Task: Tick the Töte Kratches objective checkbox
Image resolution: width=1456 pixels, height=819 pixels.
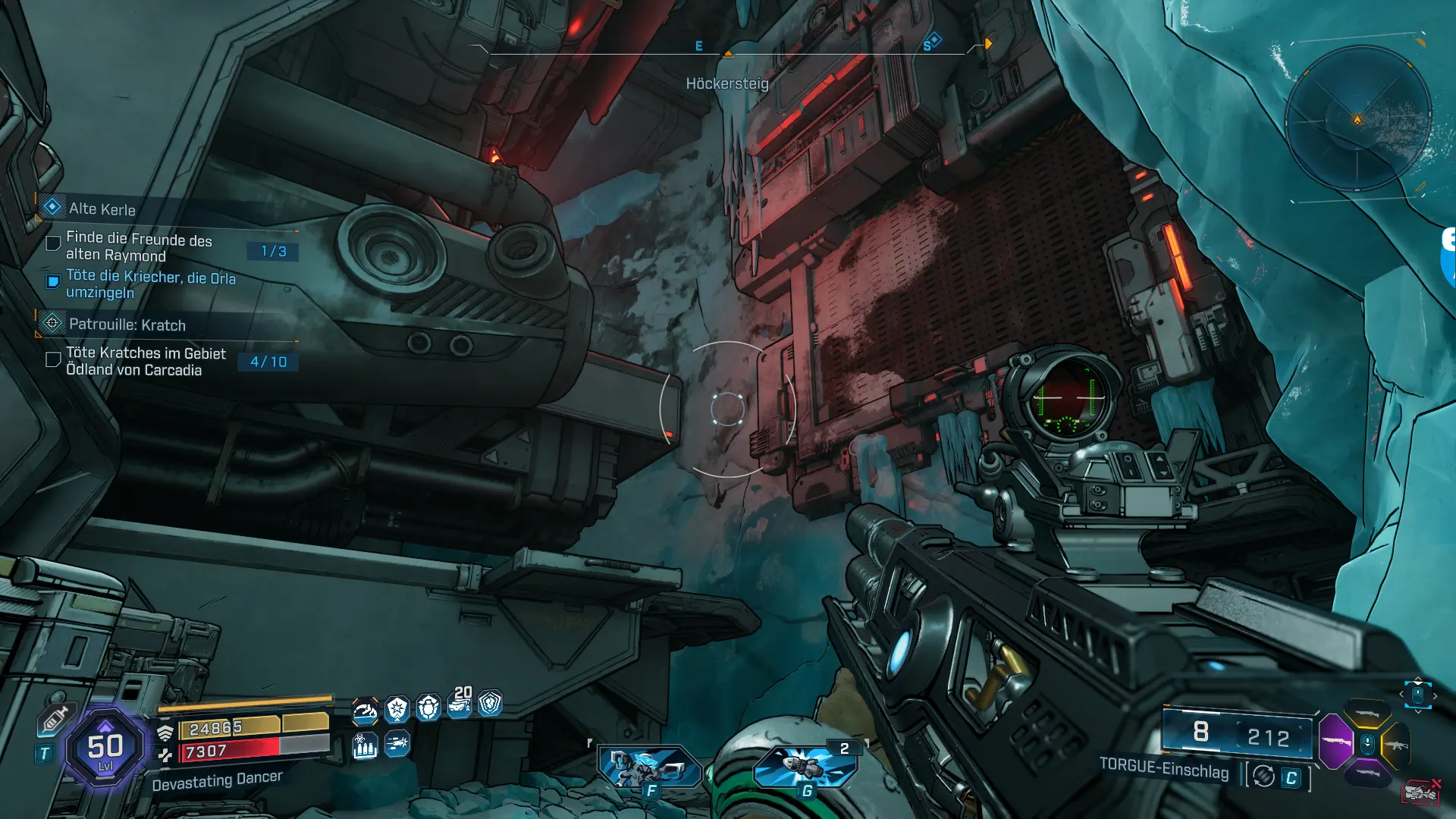Action: (x=53, y=359)
